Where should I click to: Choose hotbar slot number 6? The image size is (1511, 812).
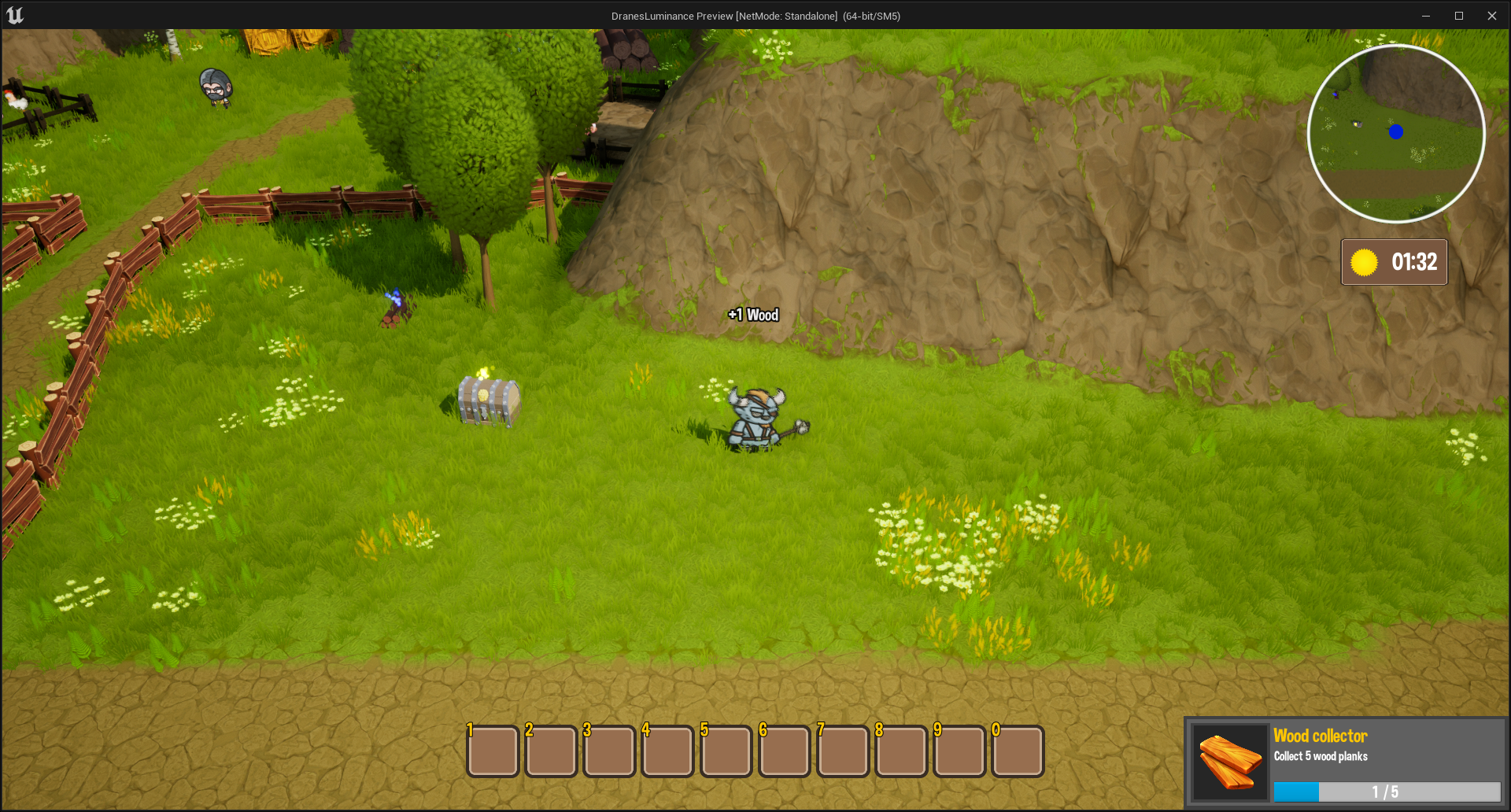pyautogui.click(x=784, y=751)
